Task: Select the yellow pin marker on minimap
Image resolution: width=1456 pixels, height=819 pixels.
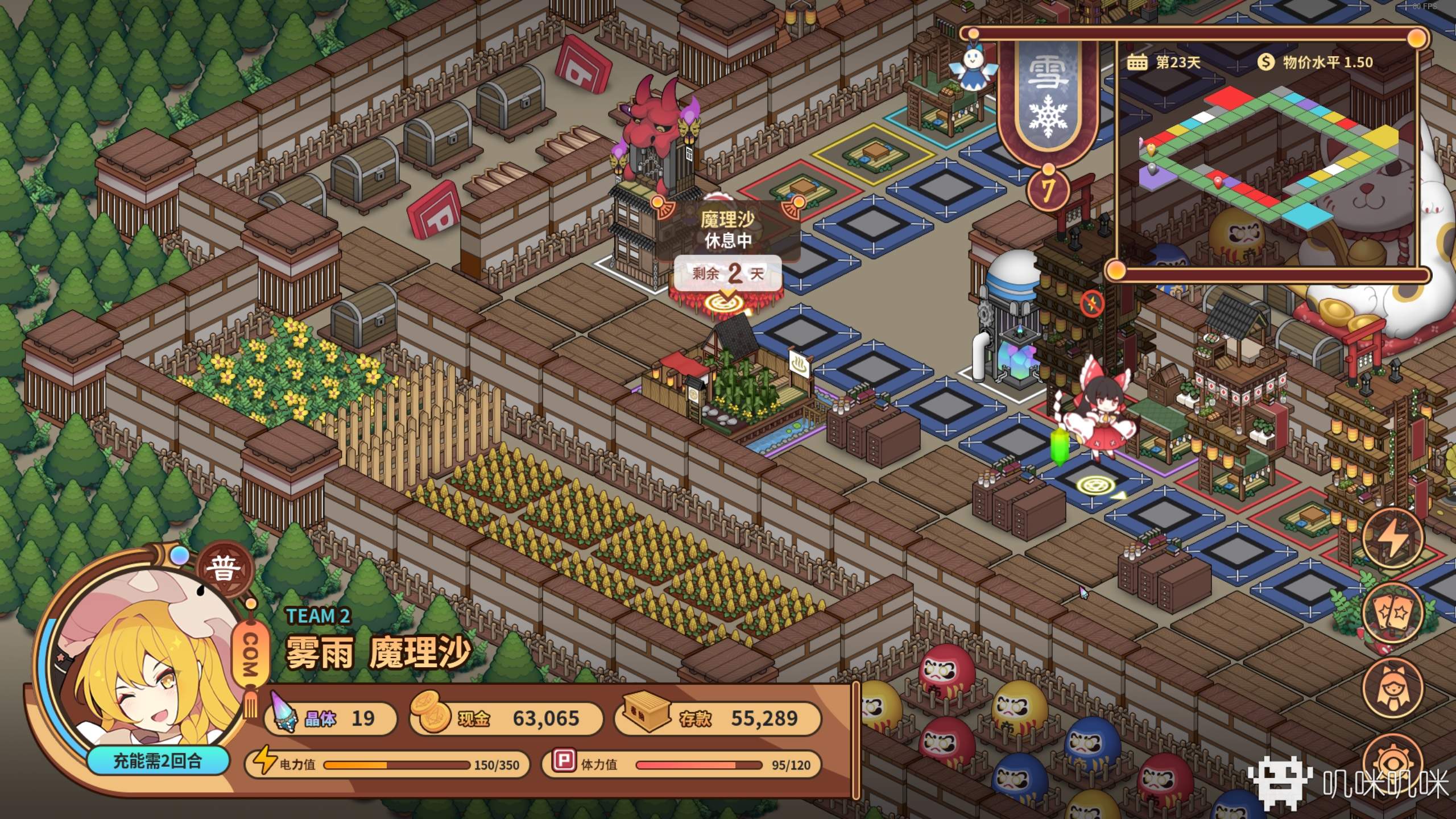Action: point(1152,150)
